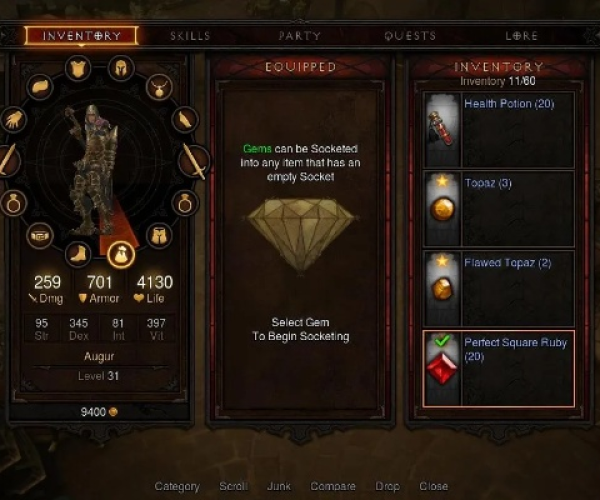The image size is (600, 500).
Task: Choose the amulet equipment slot
Action: pos(158,87)
